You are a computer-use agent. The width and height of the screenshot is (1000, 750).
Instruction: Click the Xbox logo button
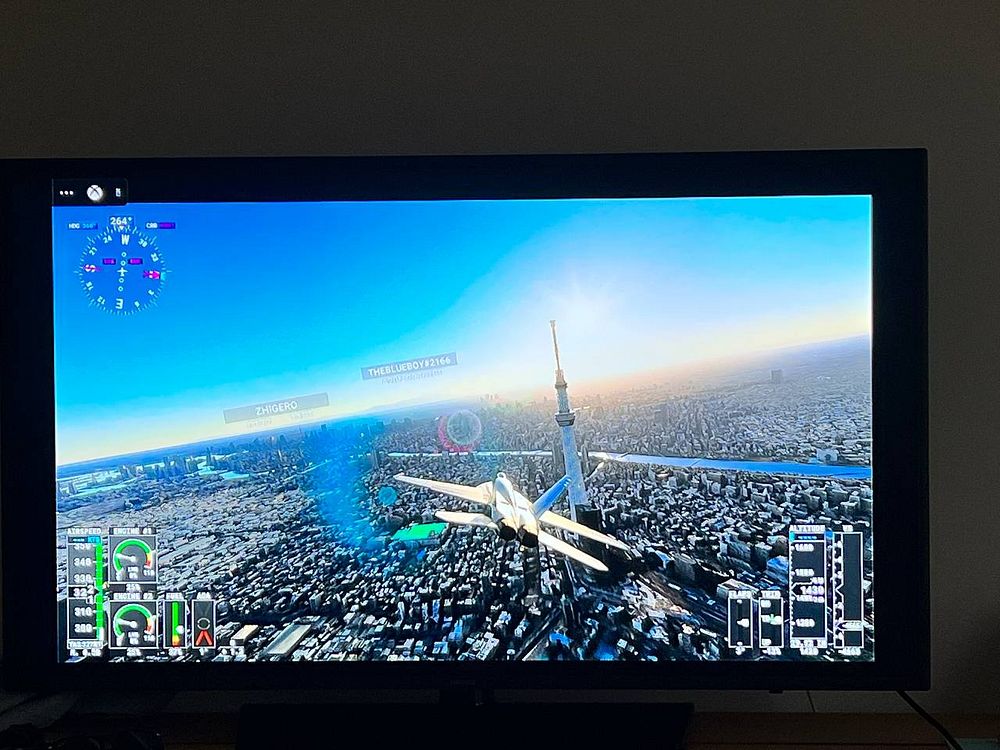[93, 192]
